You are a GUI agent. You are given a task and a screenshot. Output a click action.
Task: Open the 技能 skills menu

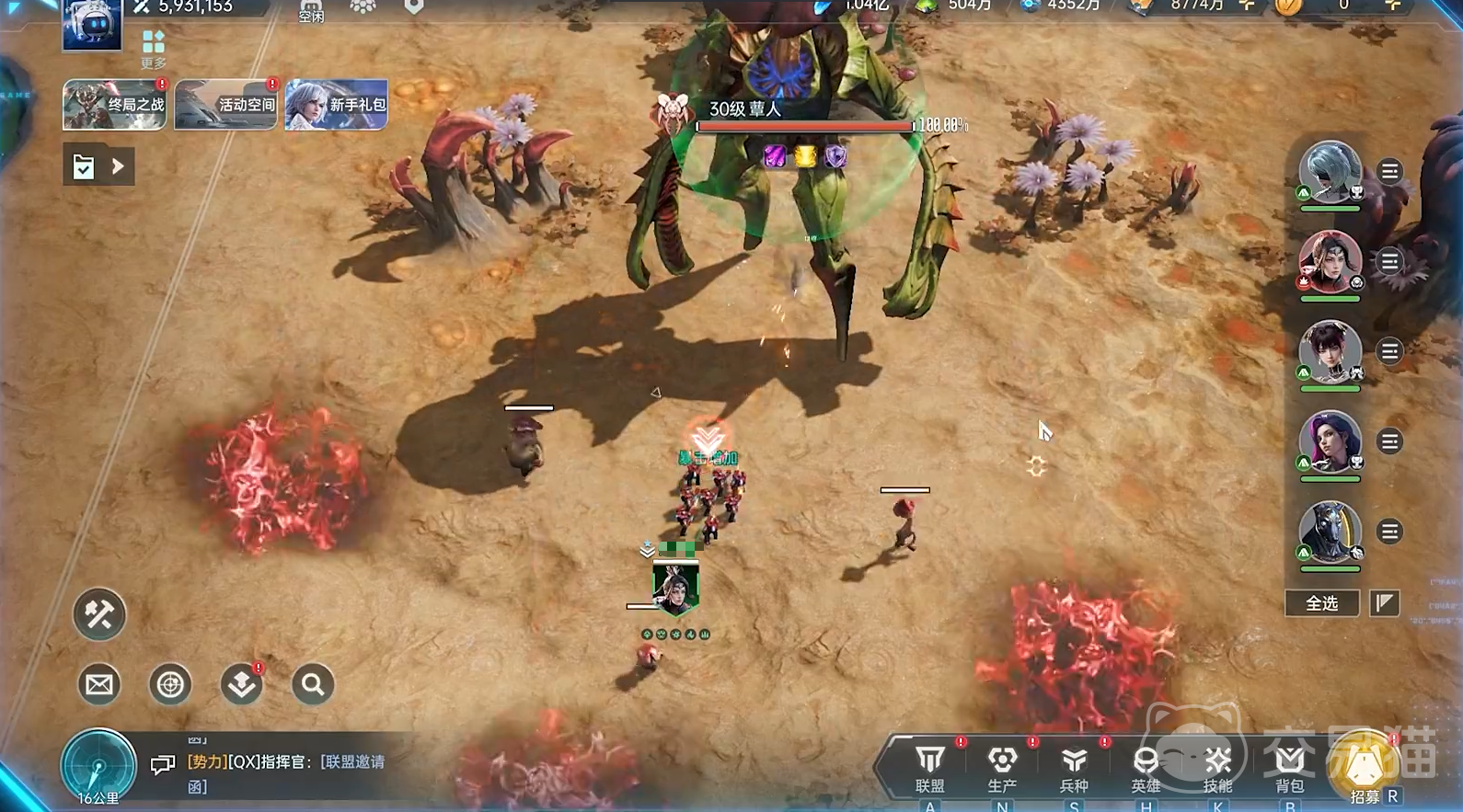1217,768
